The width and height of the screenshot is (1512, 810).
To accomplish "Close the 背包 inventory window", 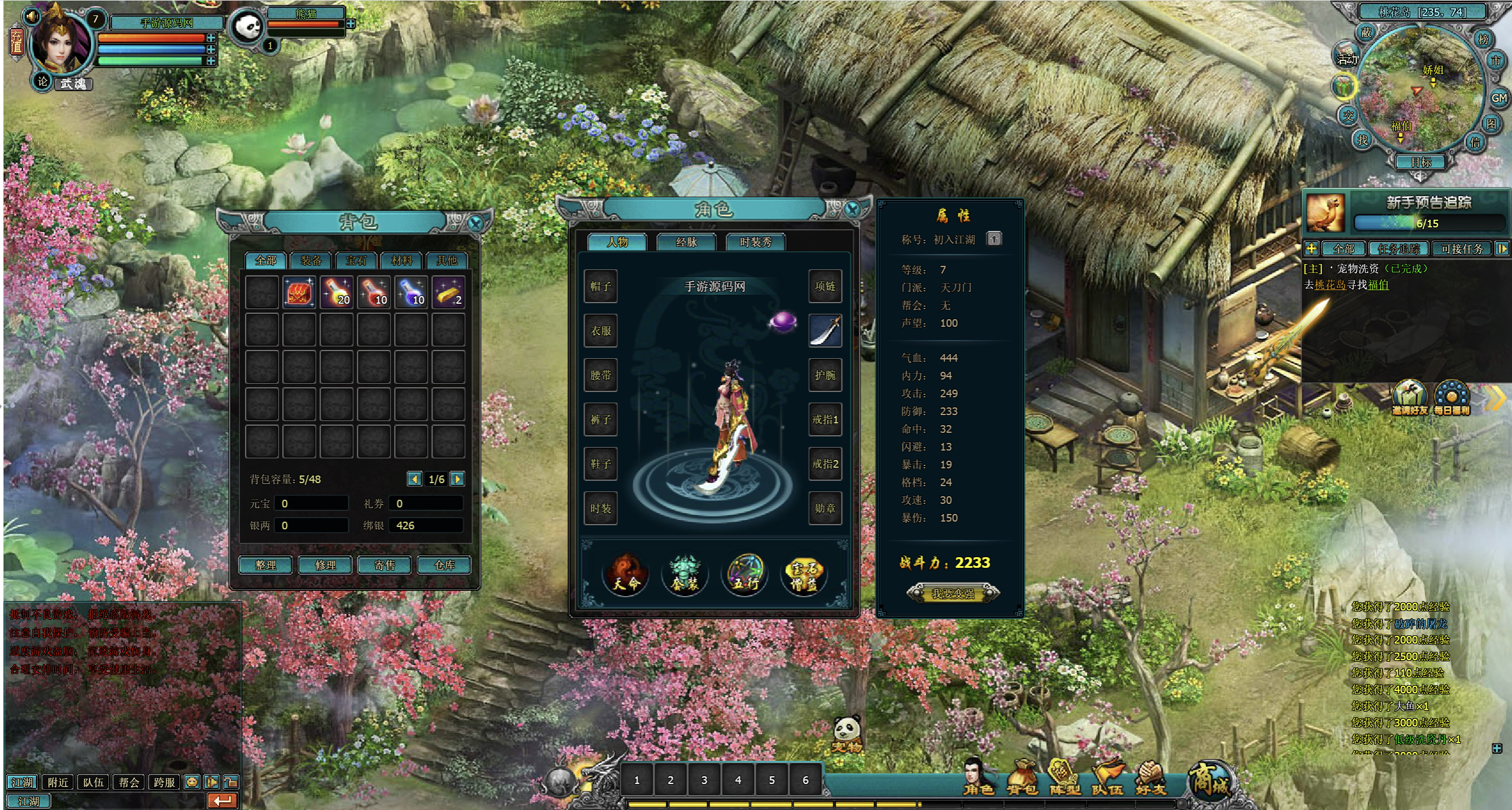I will 475,223.
